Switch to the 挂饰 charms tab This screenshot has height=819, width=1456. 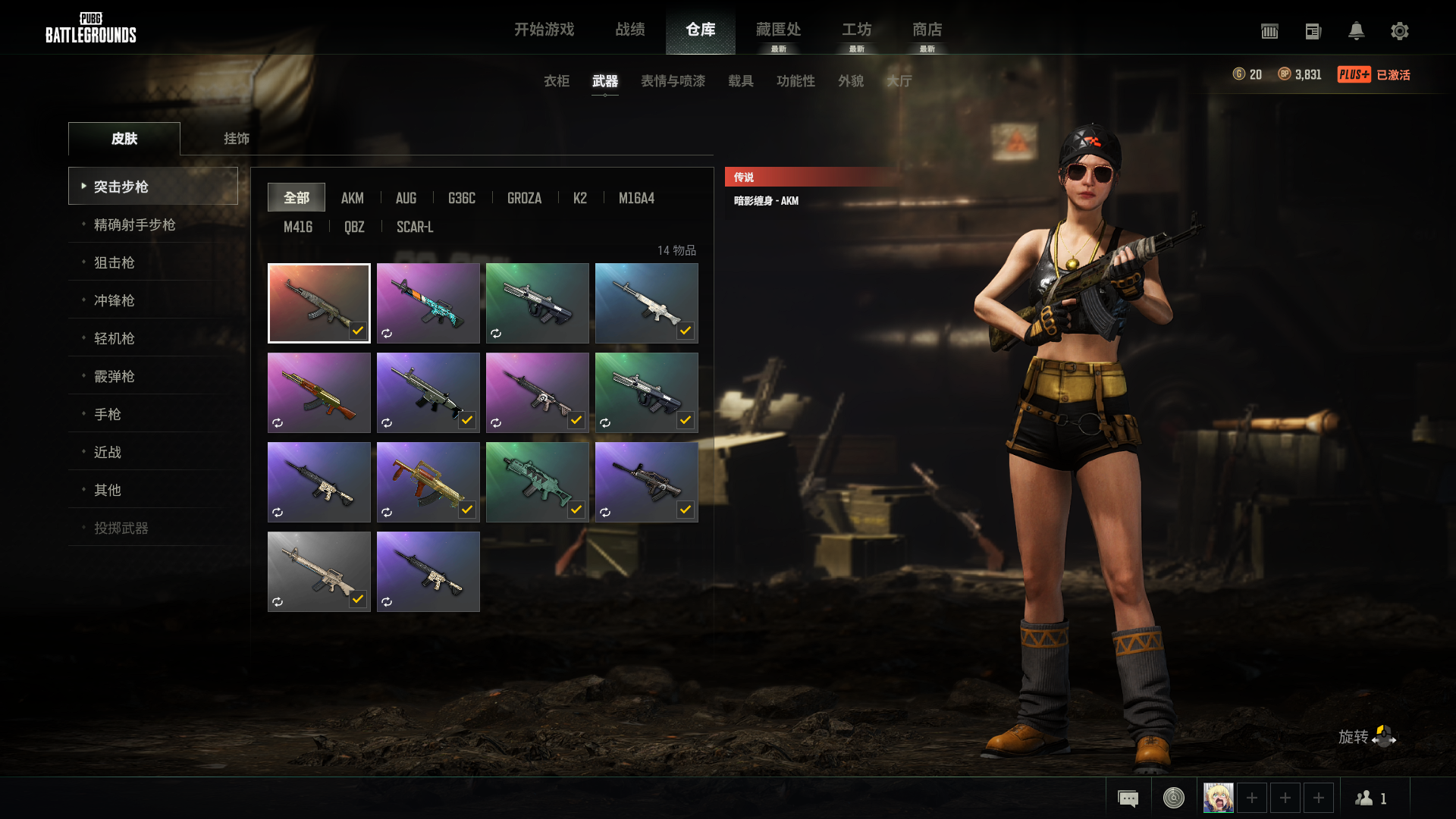(x=236, y=139)
